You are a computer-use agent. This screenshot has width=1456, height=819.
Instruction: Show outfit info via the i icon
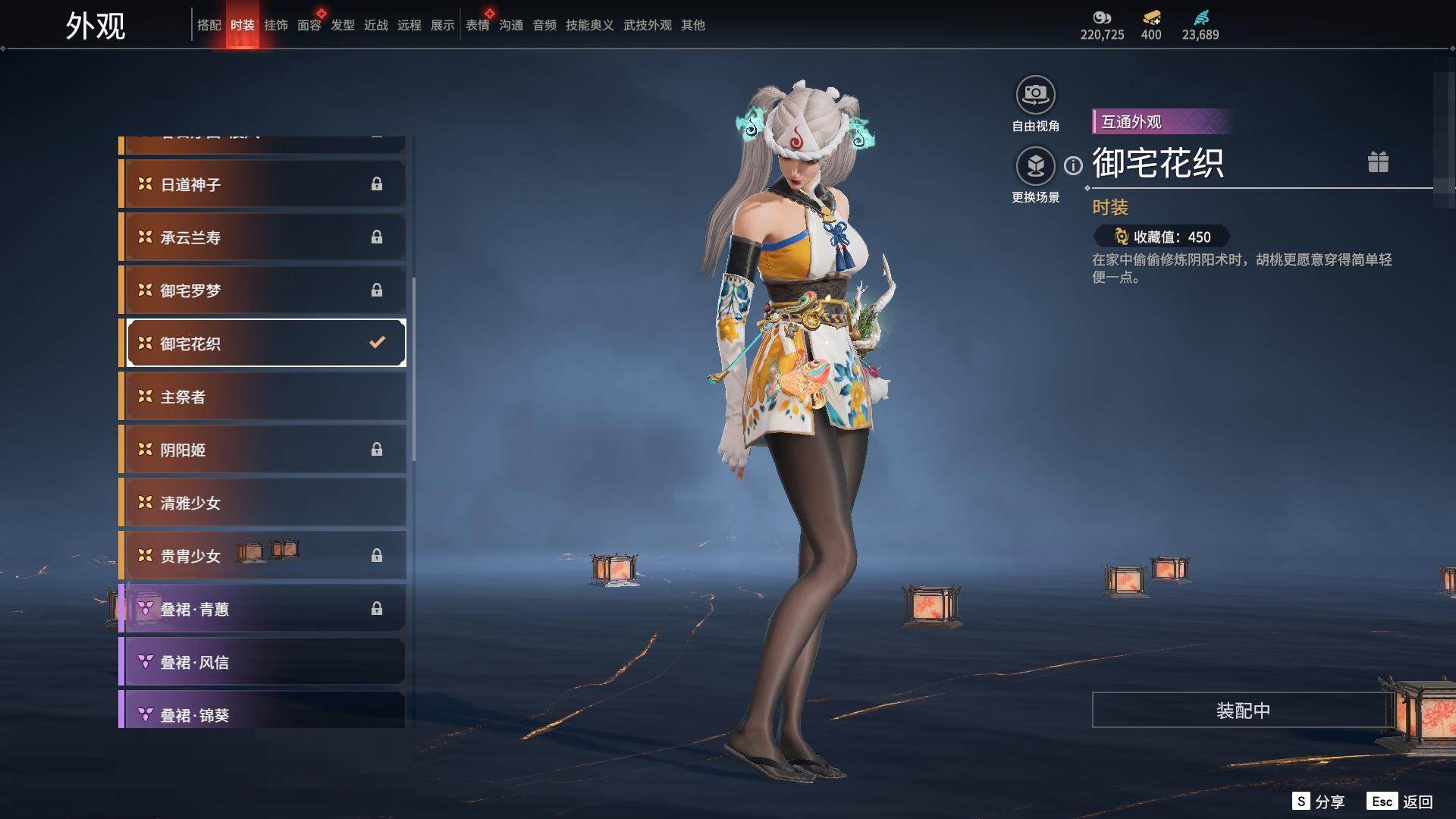[1073, 165]
